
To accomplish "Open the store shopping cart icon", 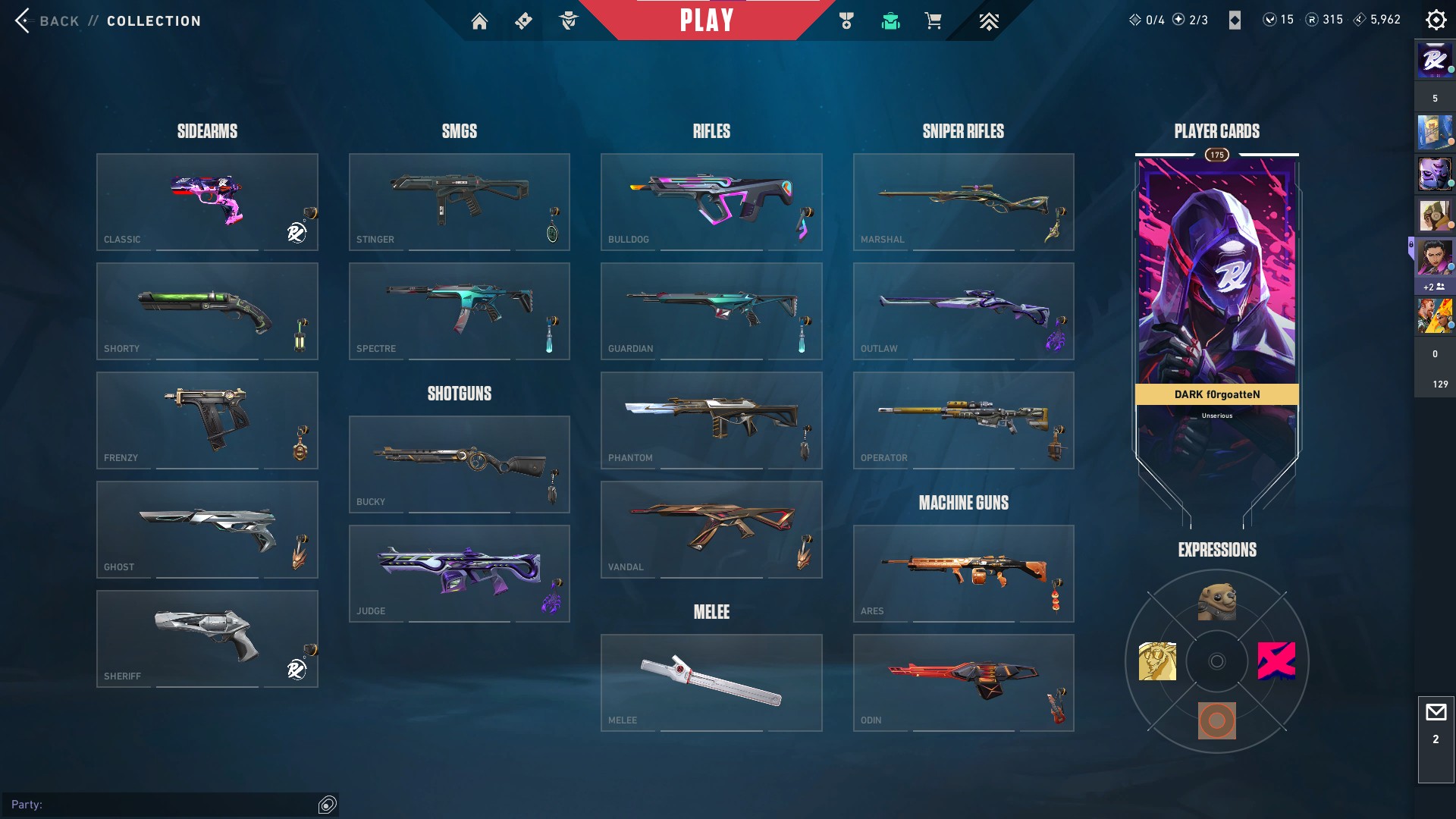I will point(933,21).
